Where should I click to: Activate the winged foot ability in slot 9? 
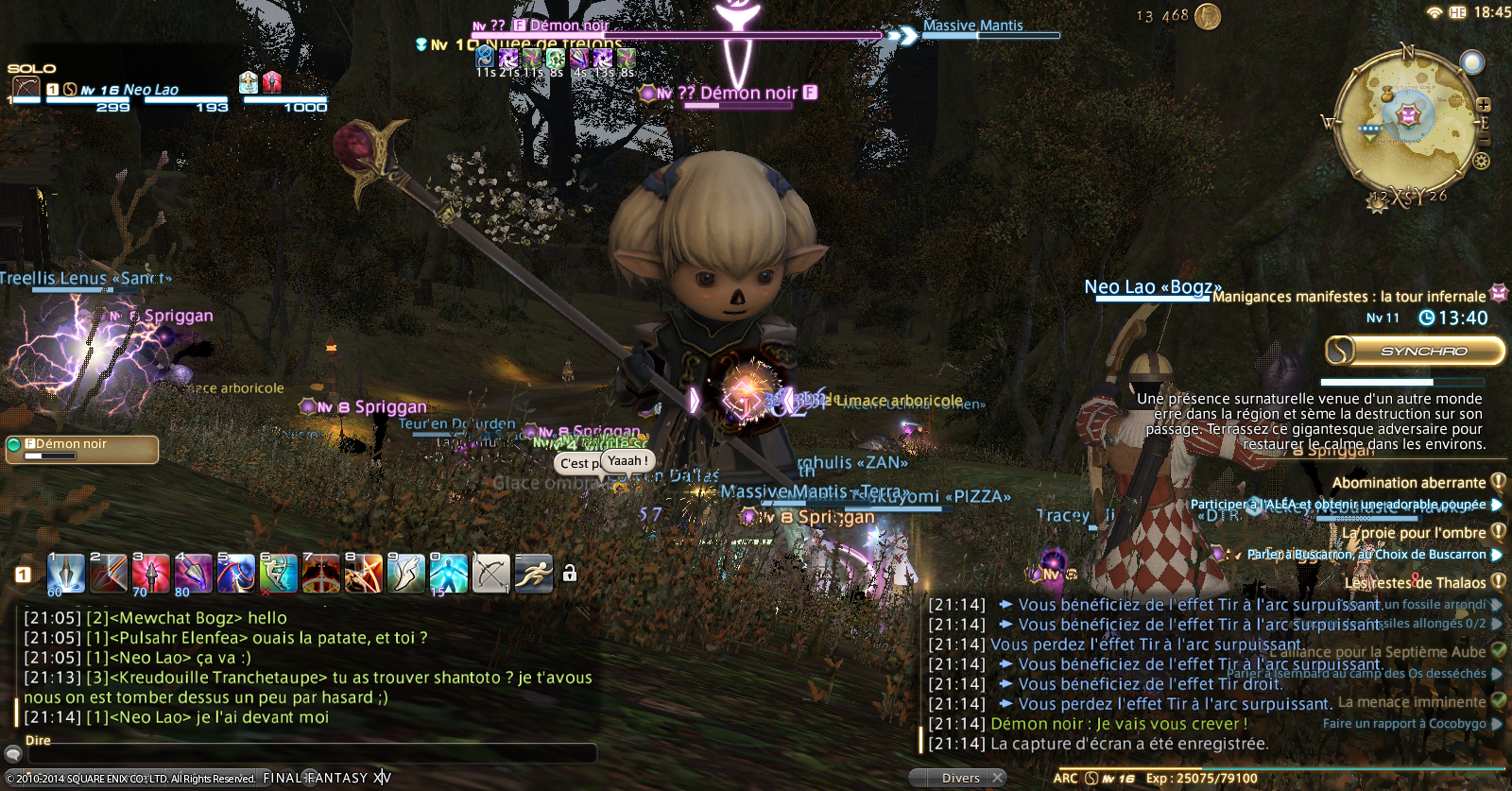coord(406,574)
